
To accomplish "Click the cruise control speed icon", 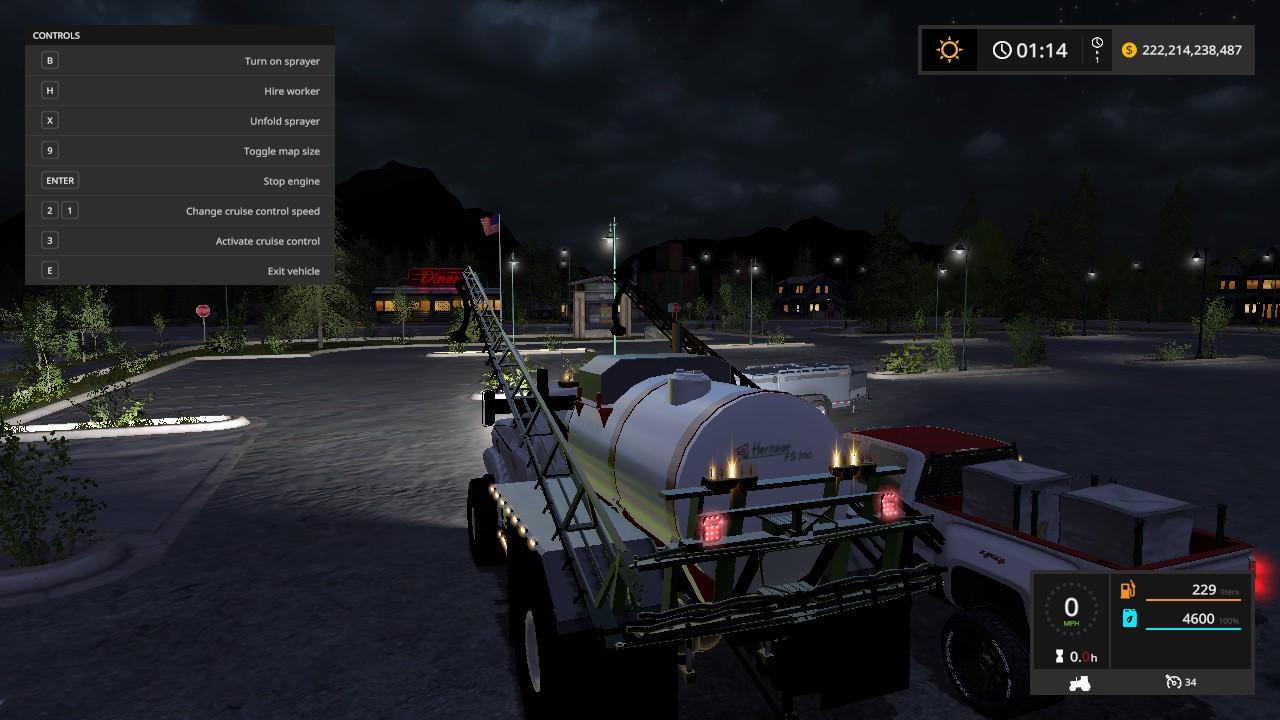I will (1174, 682).
